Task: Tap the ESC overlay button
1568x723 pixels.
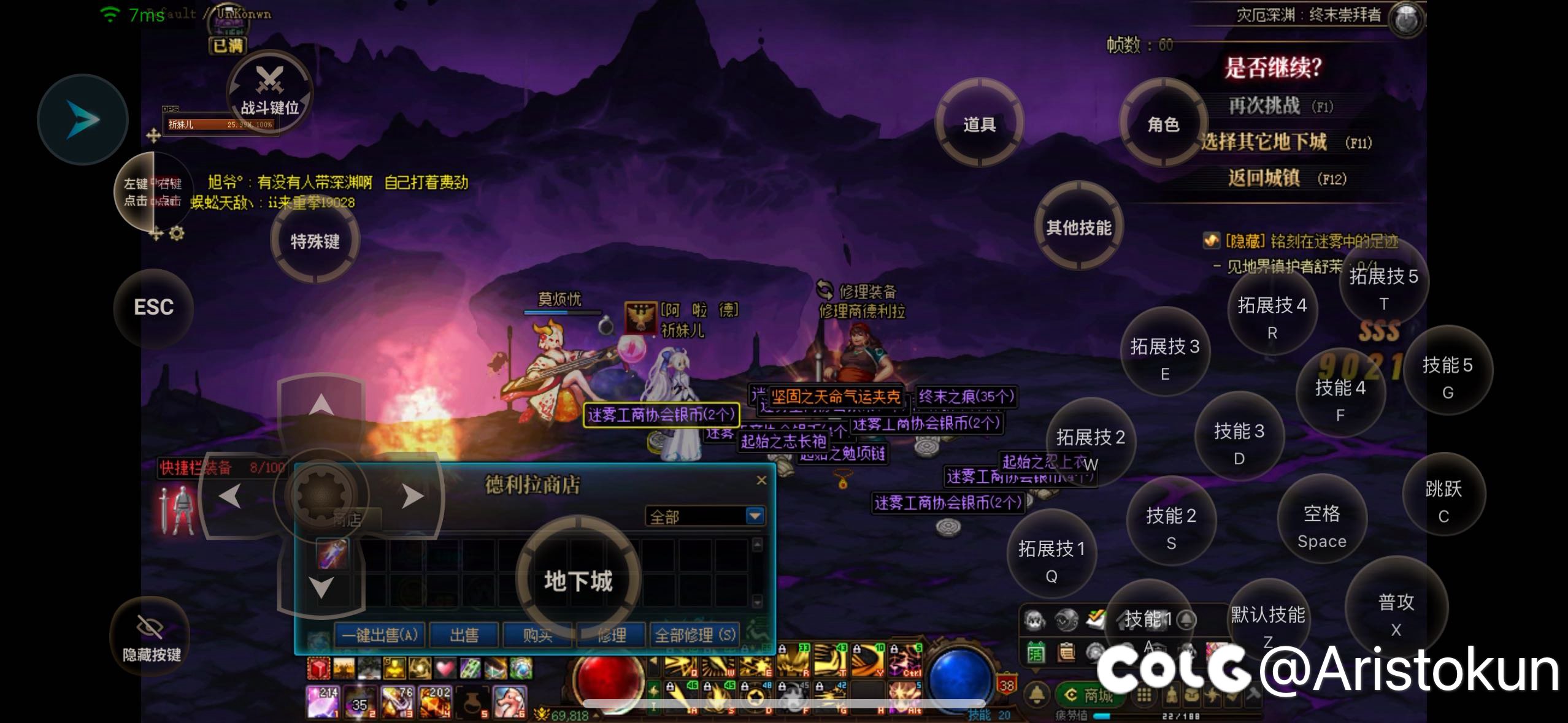Action: [x=153, y=307]
